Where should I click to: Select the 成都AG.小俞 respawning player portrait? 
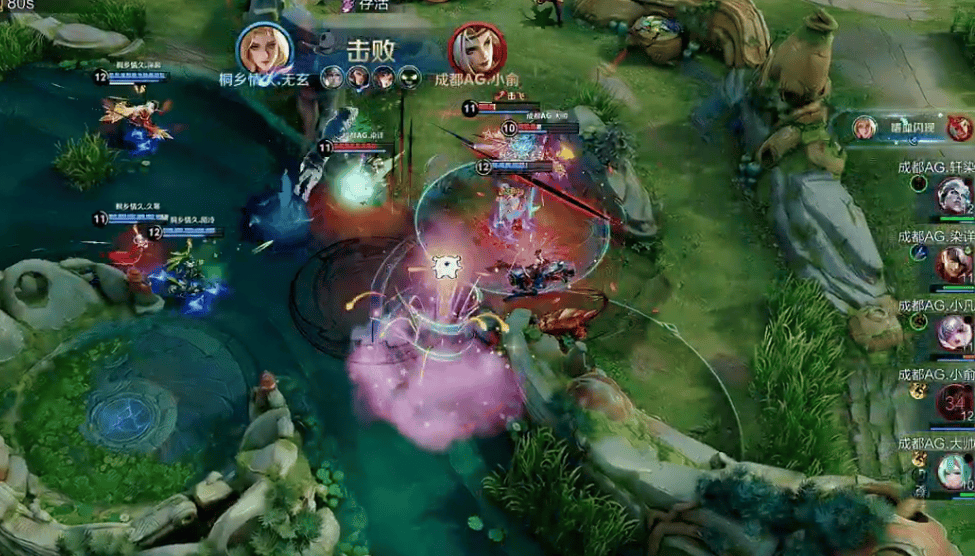(953, 401)
